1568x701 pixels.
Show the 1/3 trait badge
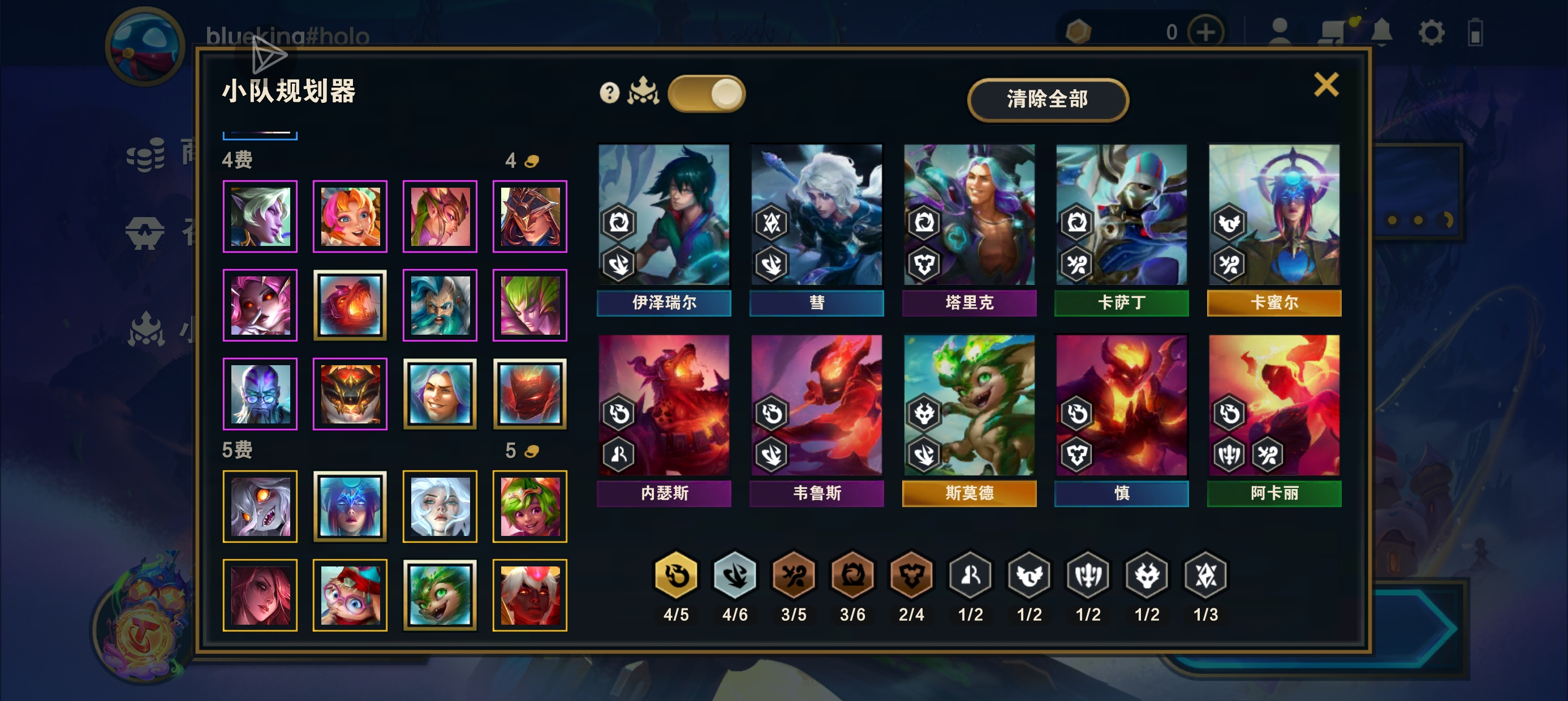tap(1205, 575)
